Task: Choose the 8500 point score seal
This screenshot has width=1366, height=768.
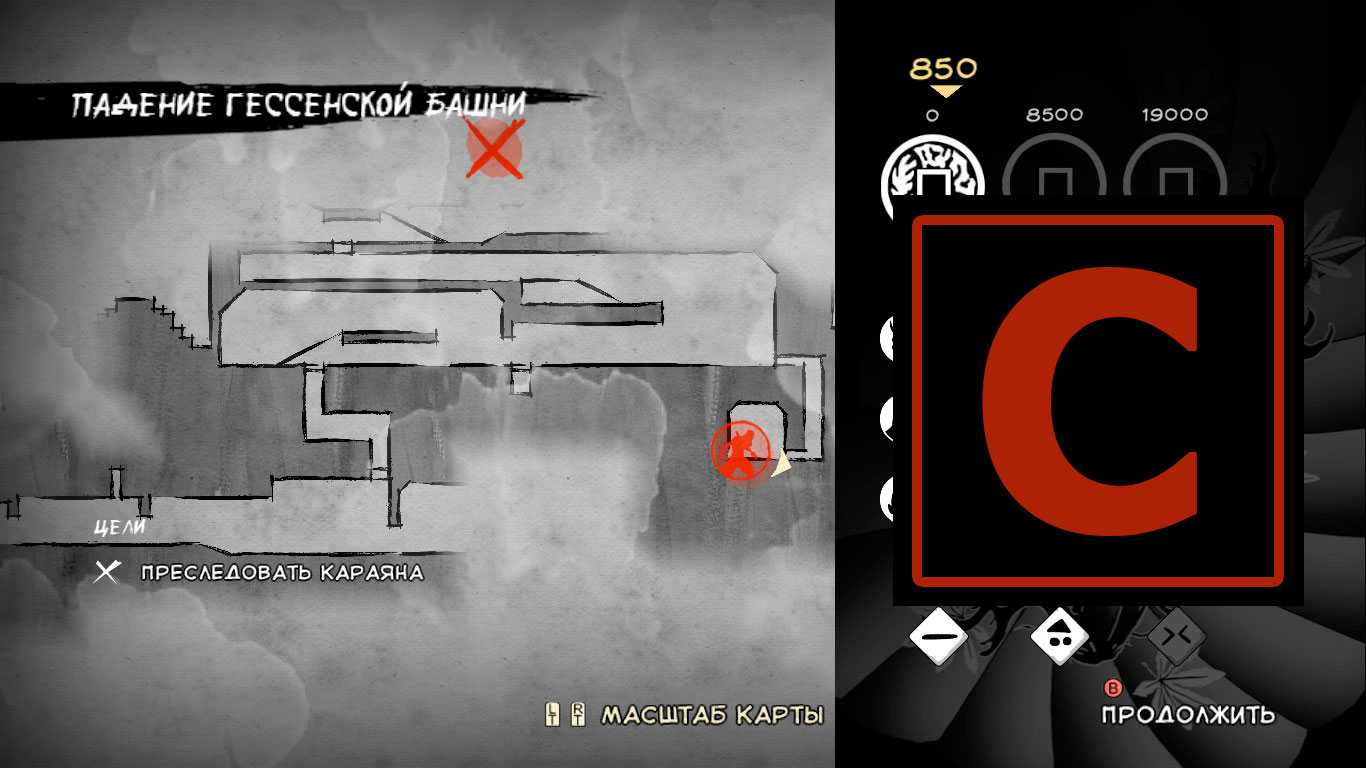Action: (1054, 180)
